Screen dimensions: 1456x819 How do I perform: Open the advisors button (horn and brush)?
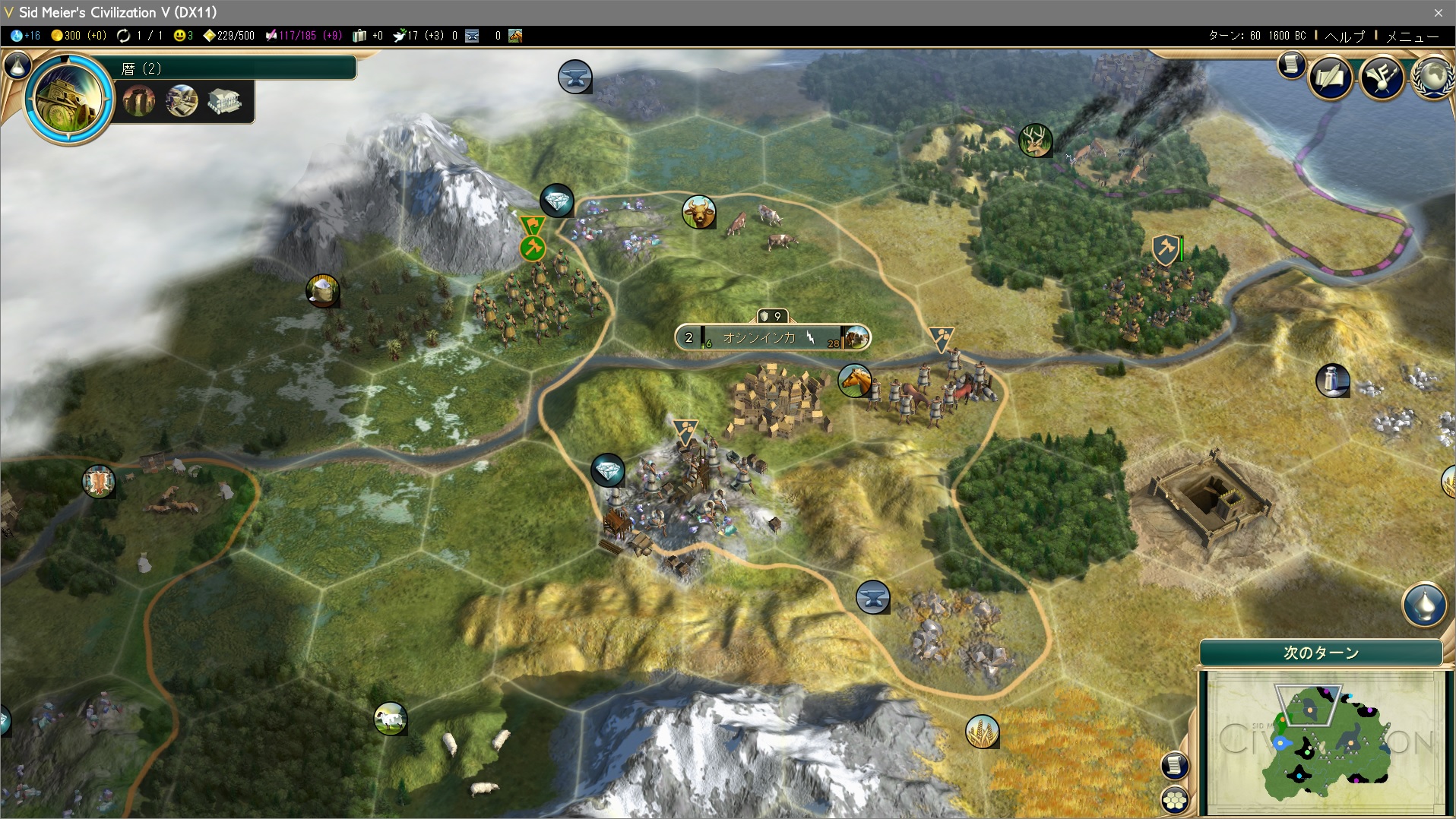[1382, 77]
